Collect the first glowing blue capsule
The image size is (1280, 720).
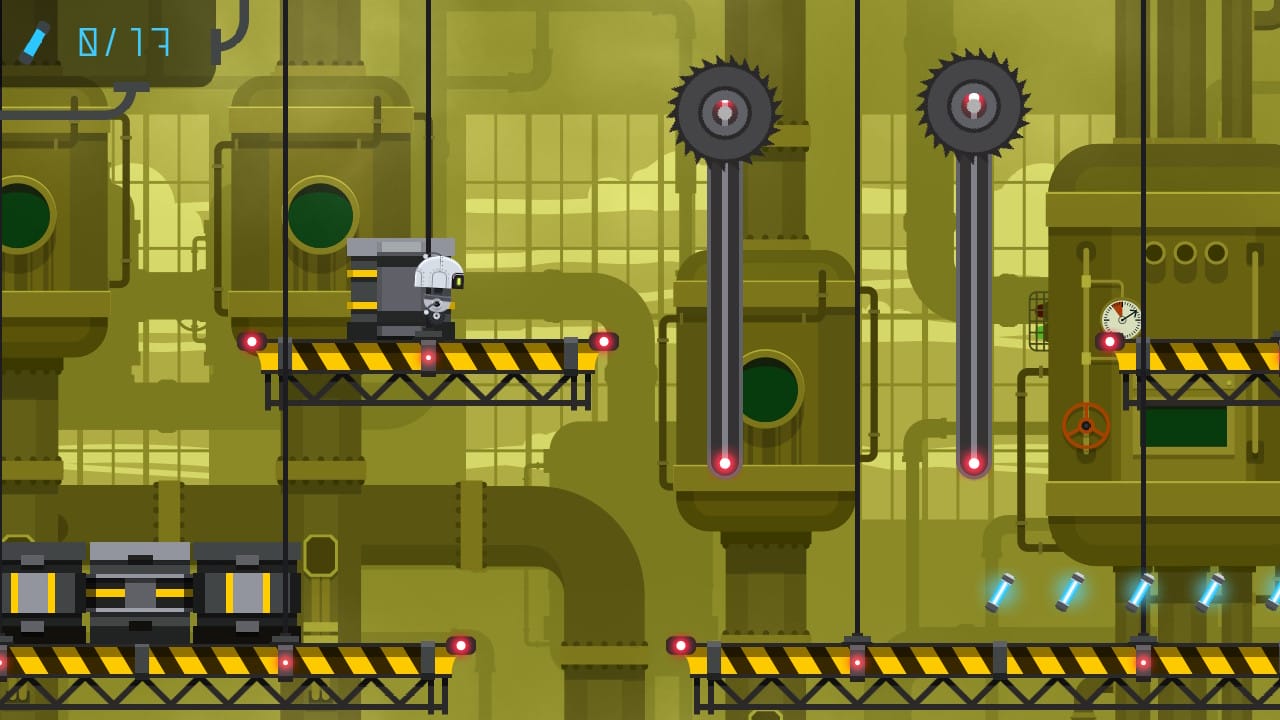pyautogui.click(x=1000, y=590)
